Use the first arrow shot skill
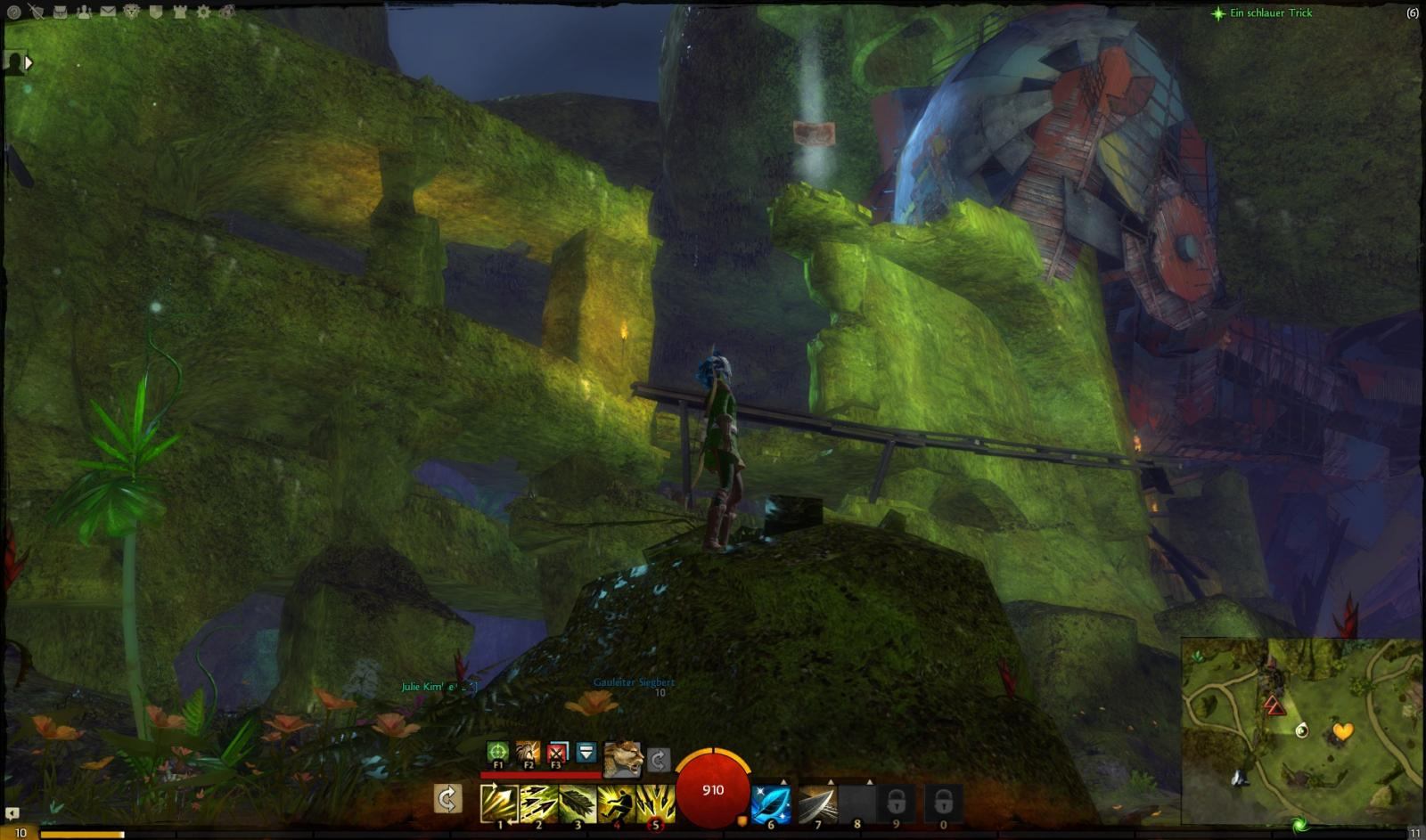 [499, 803]
